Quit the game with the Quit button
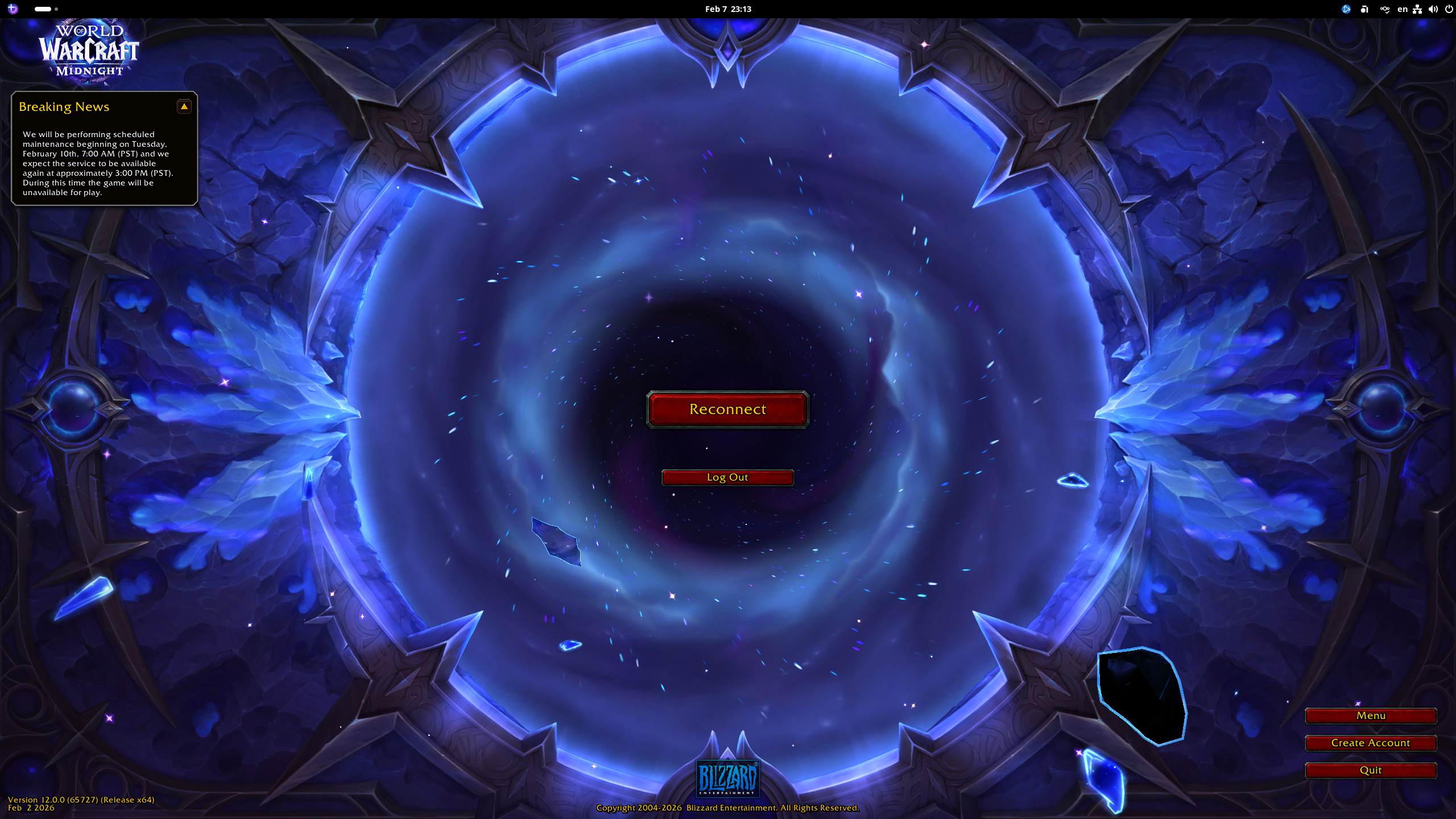This screenshot has width=1456, height=819. click(x=1371, y=770)
